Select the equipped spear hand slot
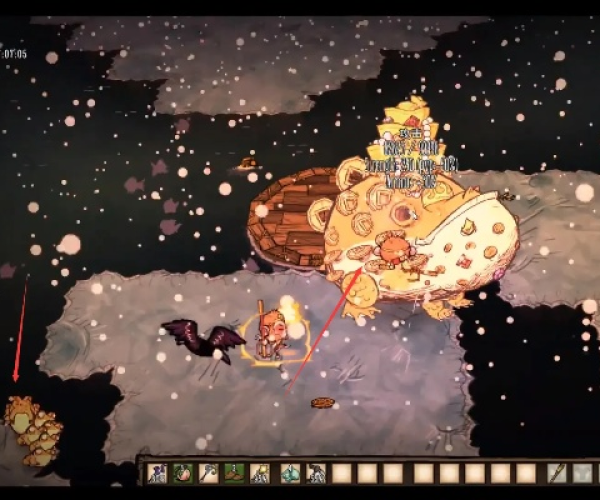 558,473
